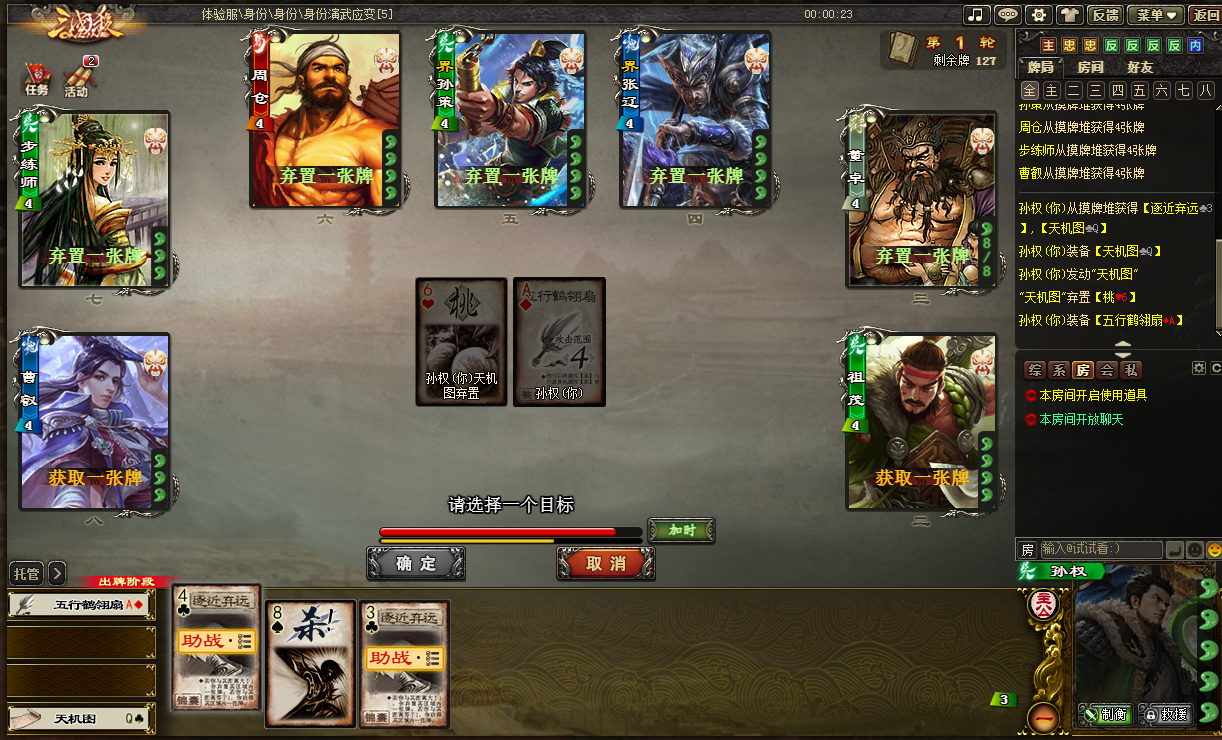Activate the 制衡 skill

[x=1105, y=714]
